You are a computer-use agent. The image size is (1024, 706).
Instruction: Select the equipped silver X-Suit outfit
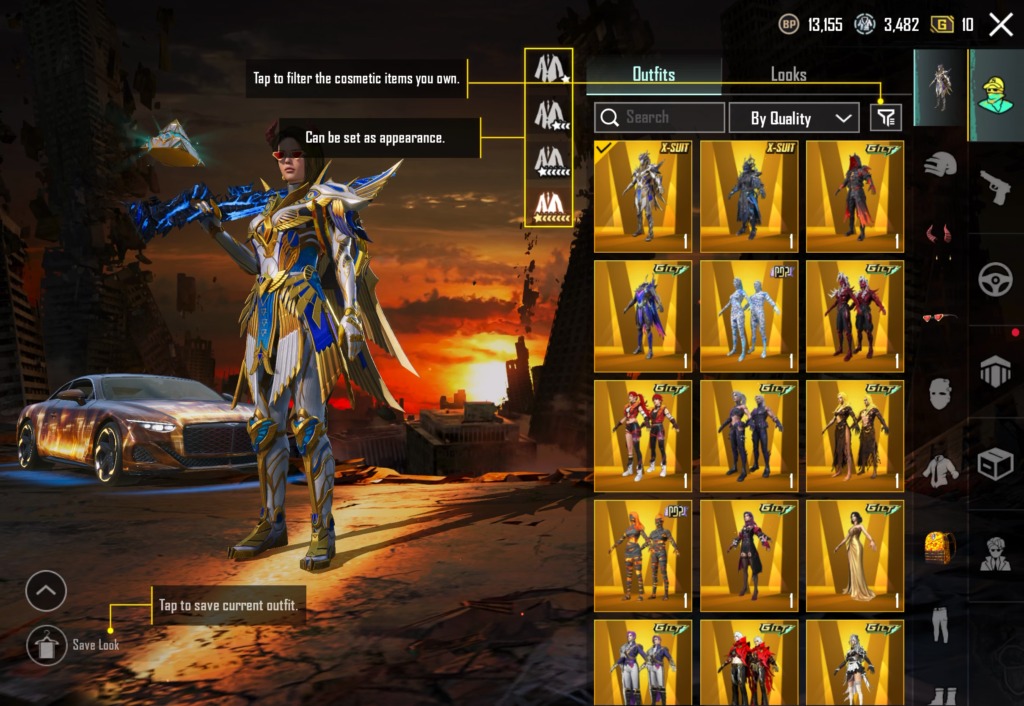tap(643, 196)
